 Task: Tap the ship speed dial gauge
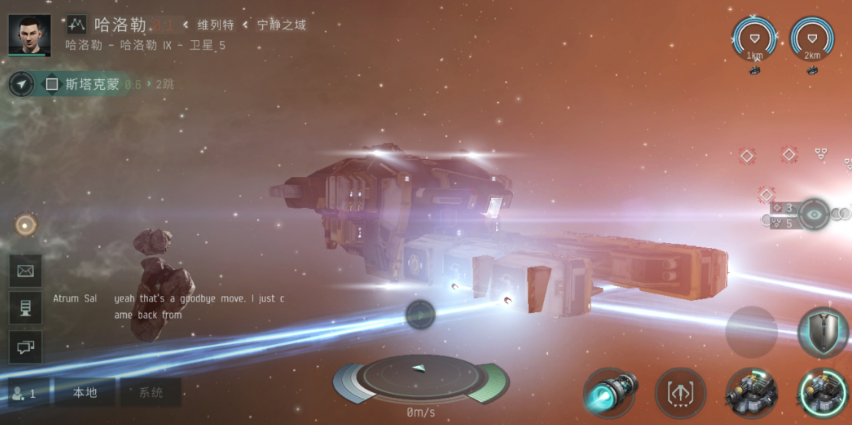(x=421, y=377)
